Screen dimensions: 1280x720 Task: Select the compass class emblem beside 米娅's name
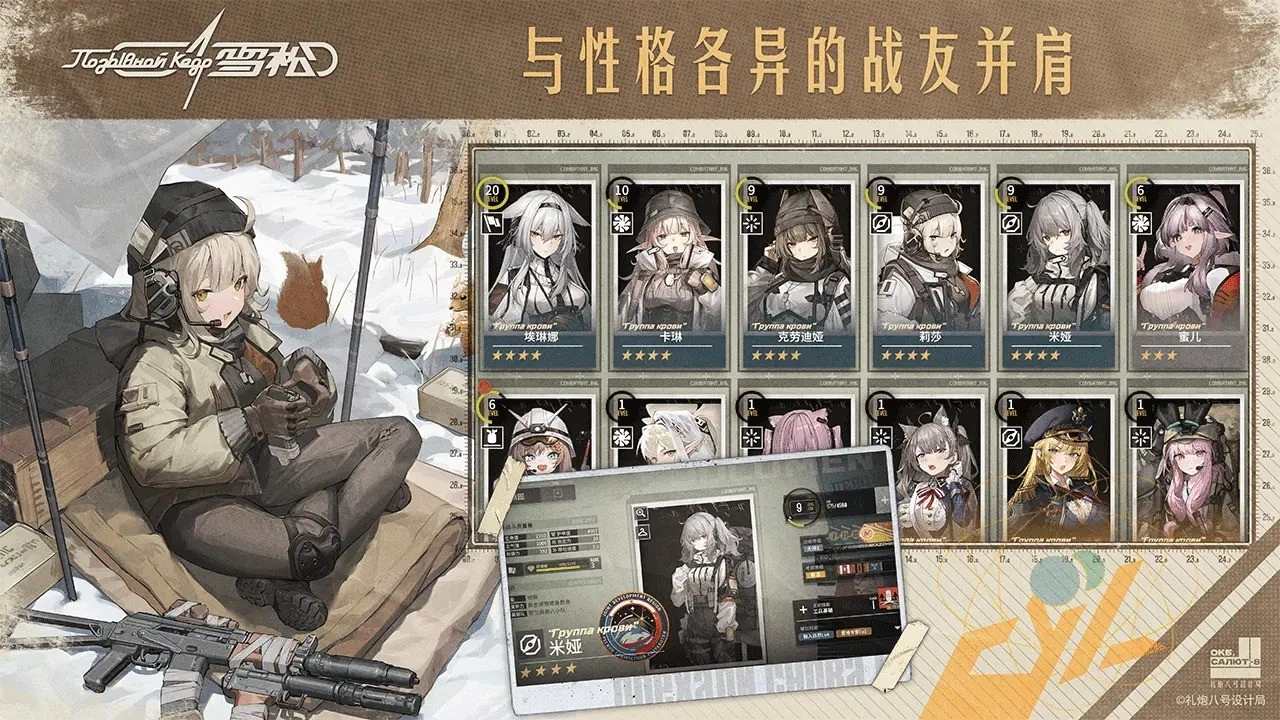click(x=530, y=646)
